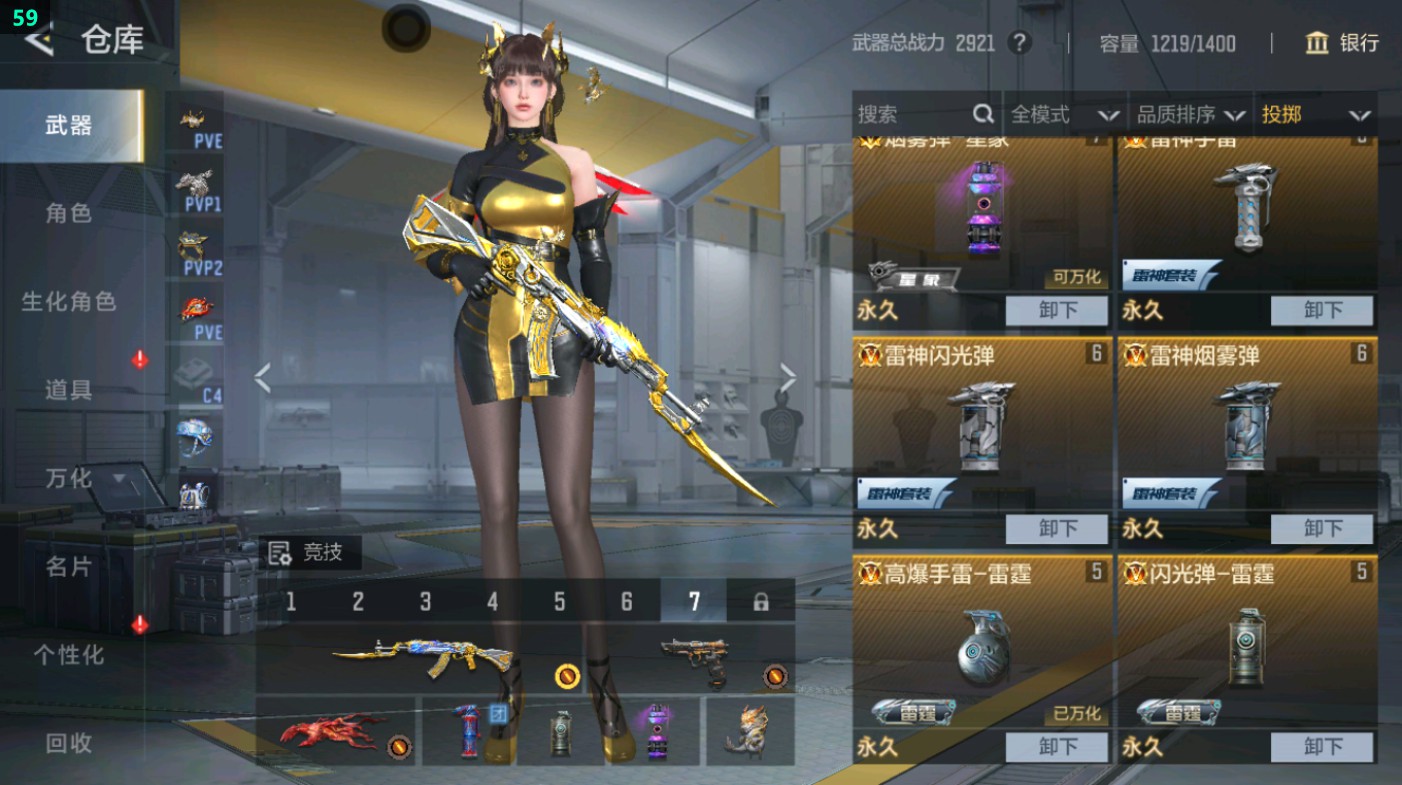Unequip 雷神手雷 using its 卸下 button

[x=1324, y=310]
